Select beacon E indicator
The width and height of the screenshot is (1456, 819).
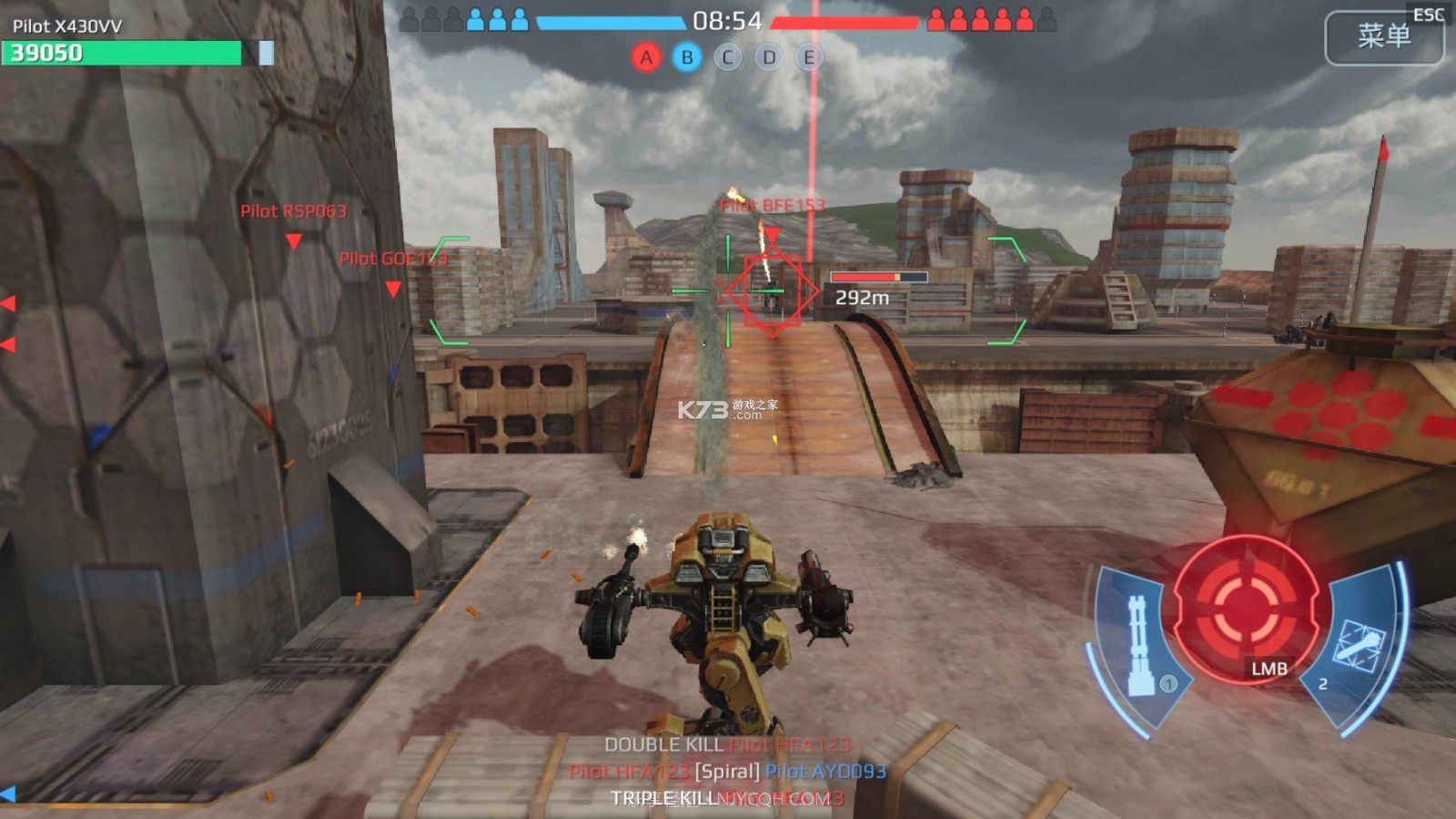click(808, 58)
